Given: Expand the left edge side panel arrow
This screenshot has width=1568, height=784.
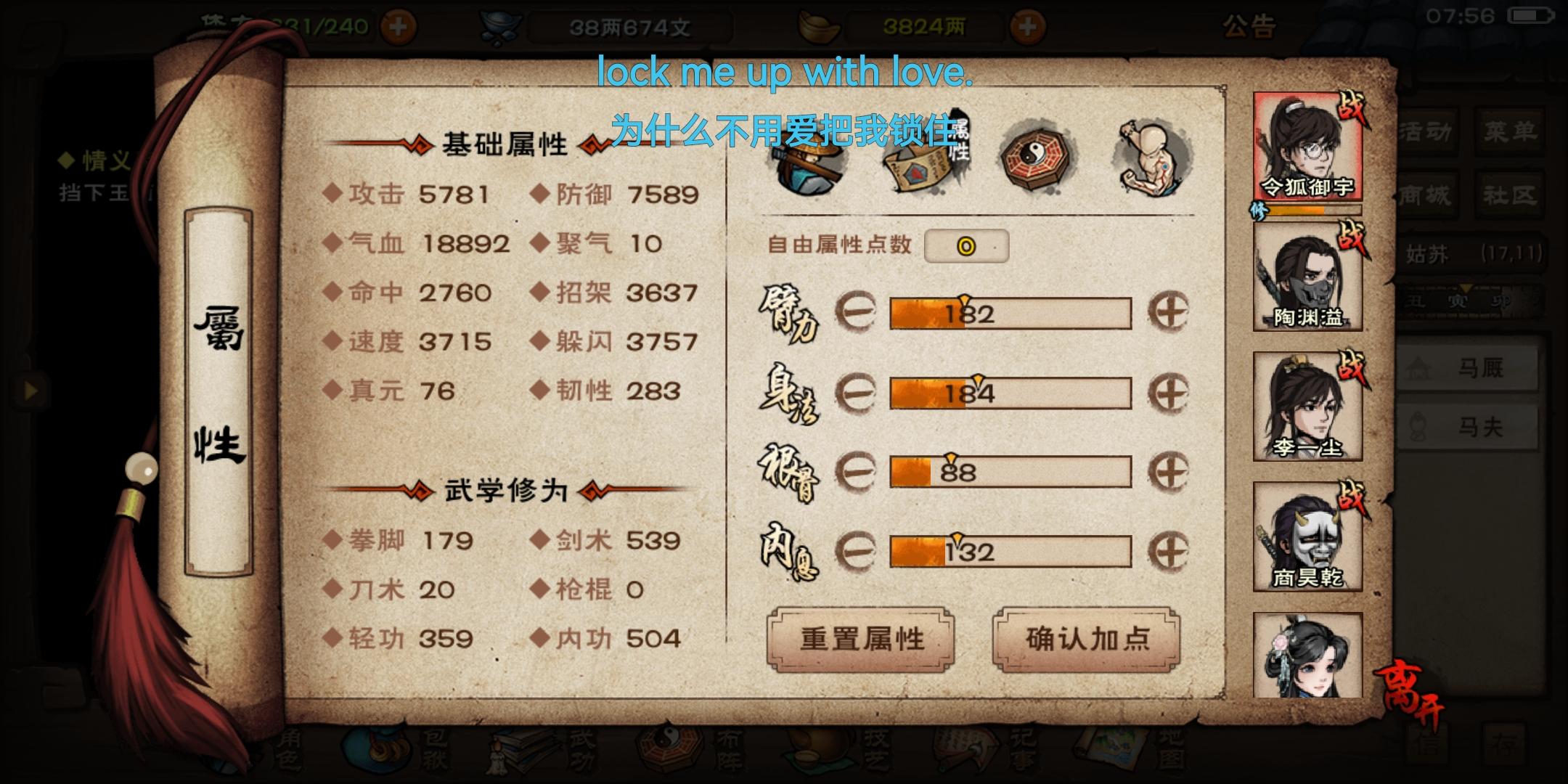Looking at the screenshot, I should pos(30,390).
